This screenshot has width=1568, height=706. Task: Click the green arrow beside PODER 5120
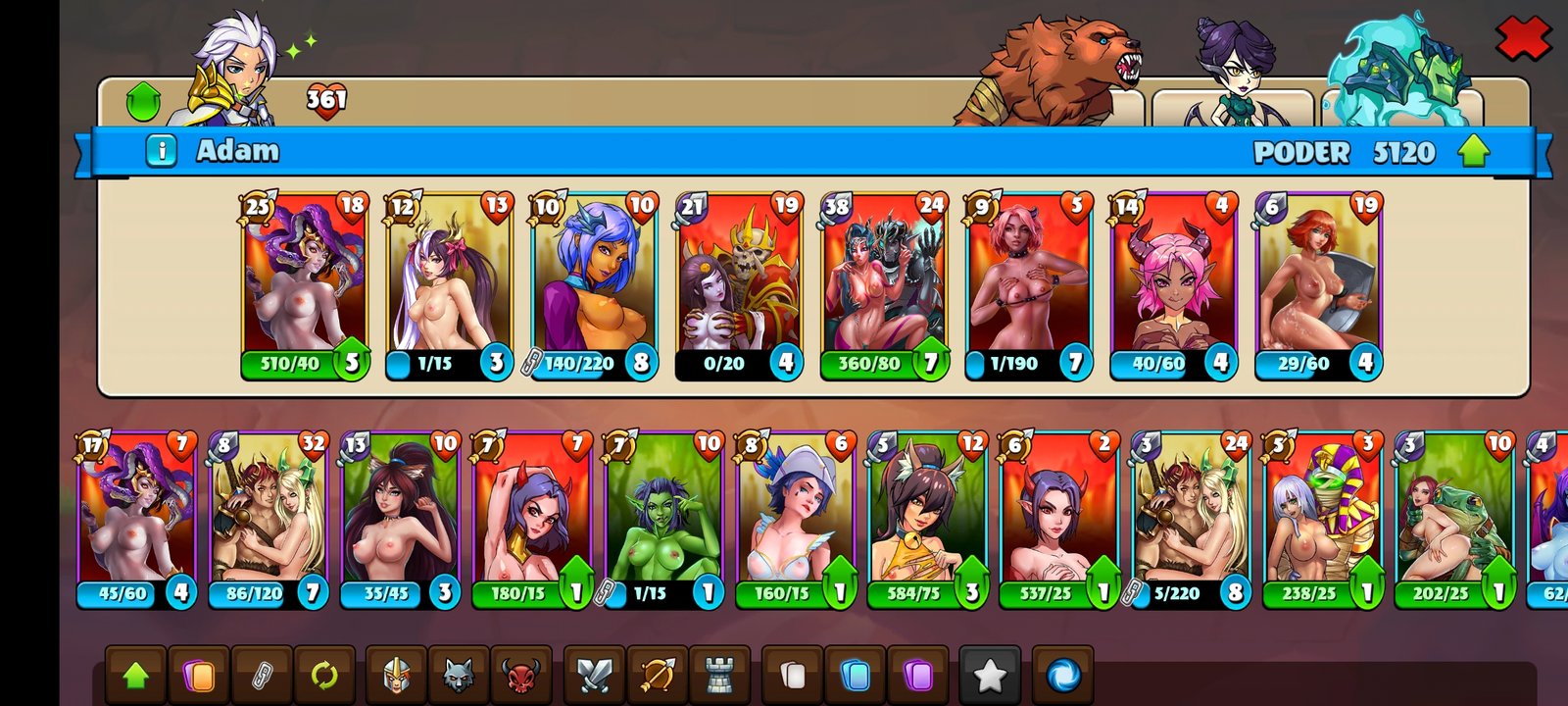coord(1473,151)
